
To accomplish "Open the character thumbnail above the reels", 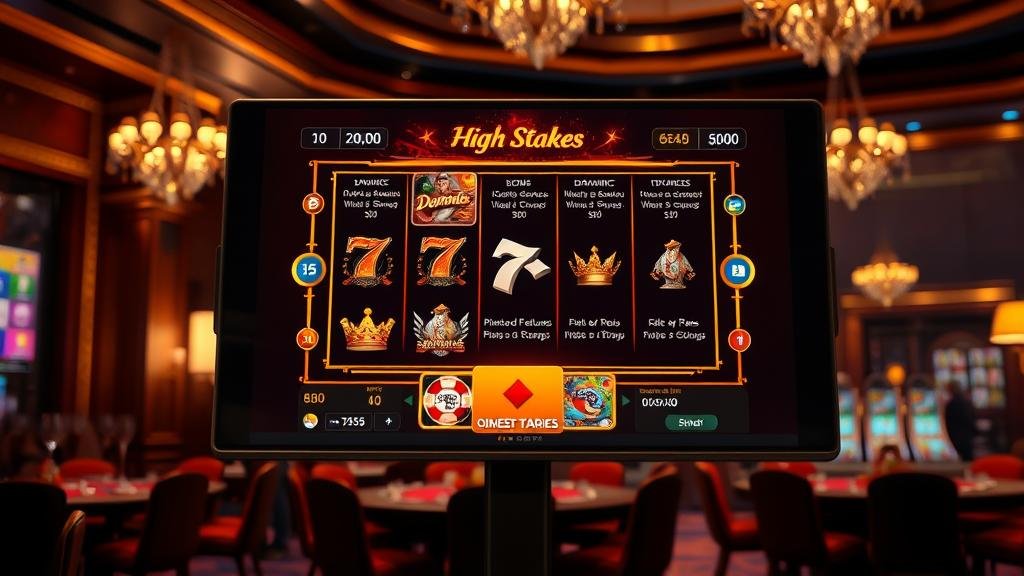I will pyautogui.click(x=443, y=198).
